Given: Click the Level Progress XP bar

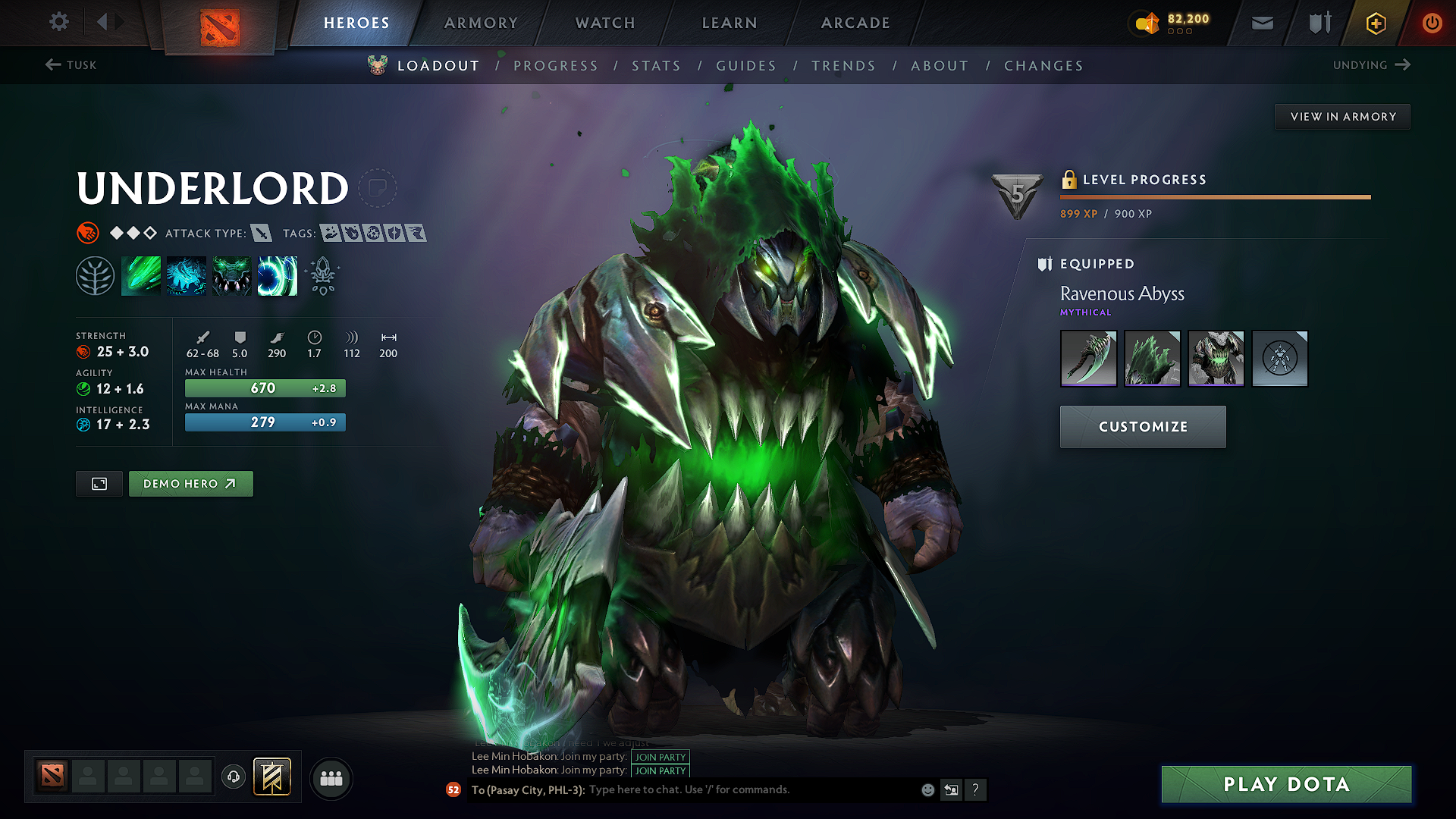Looking at the screenshot, I should pos(1213,196).
